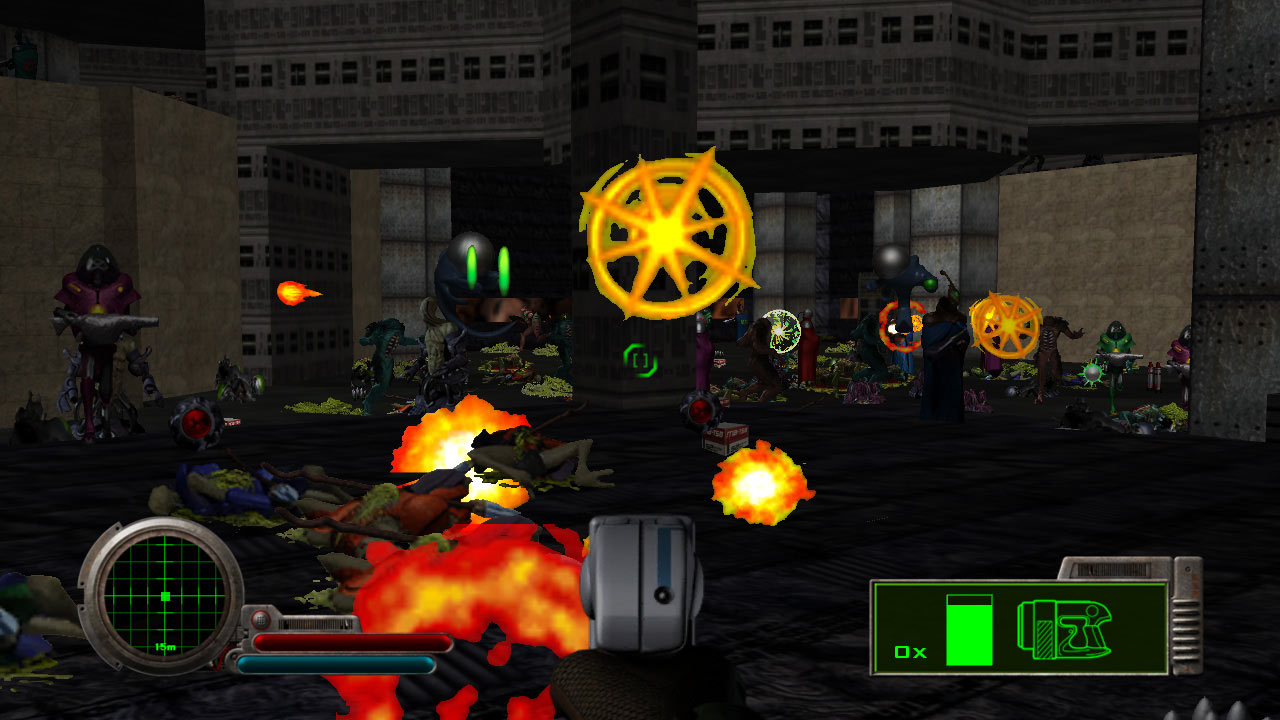
Task: Click the green motion sensor radar
Action: point(165,596)
